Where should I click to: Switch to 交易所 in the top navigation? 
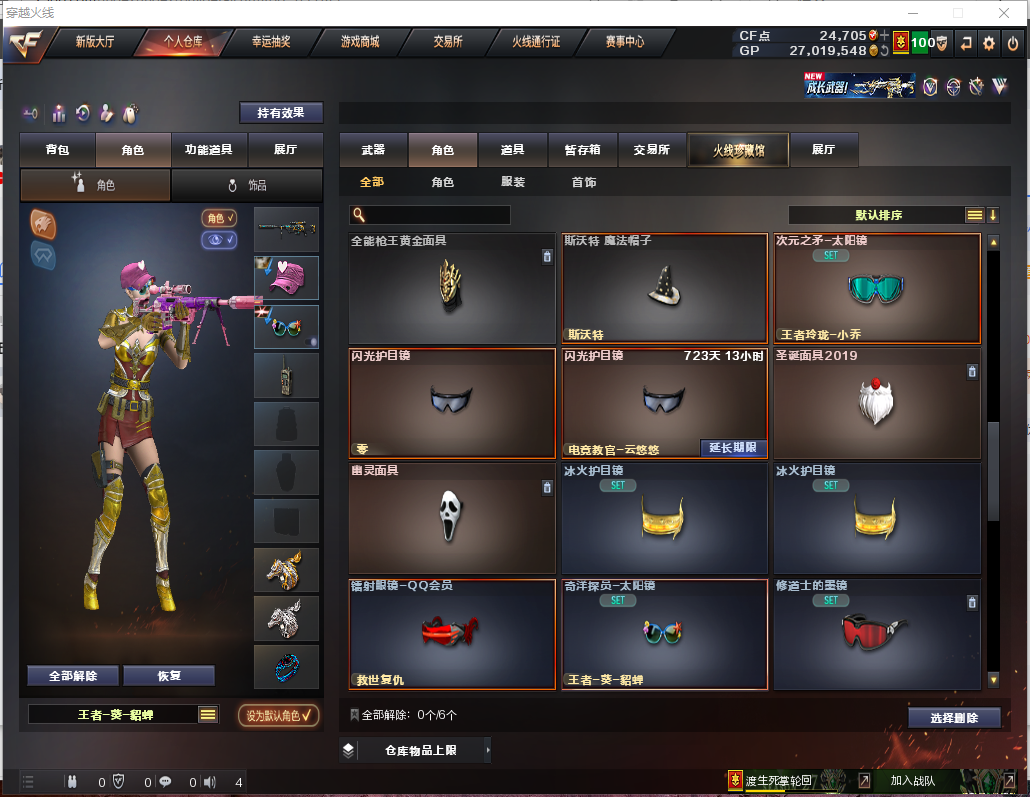[447, 42]
